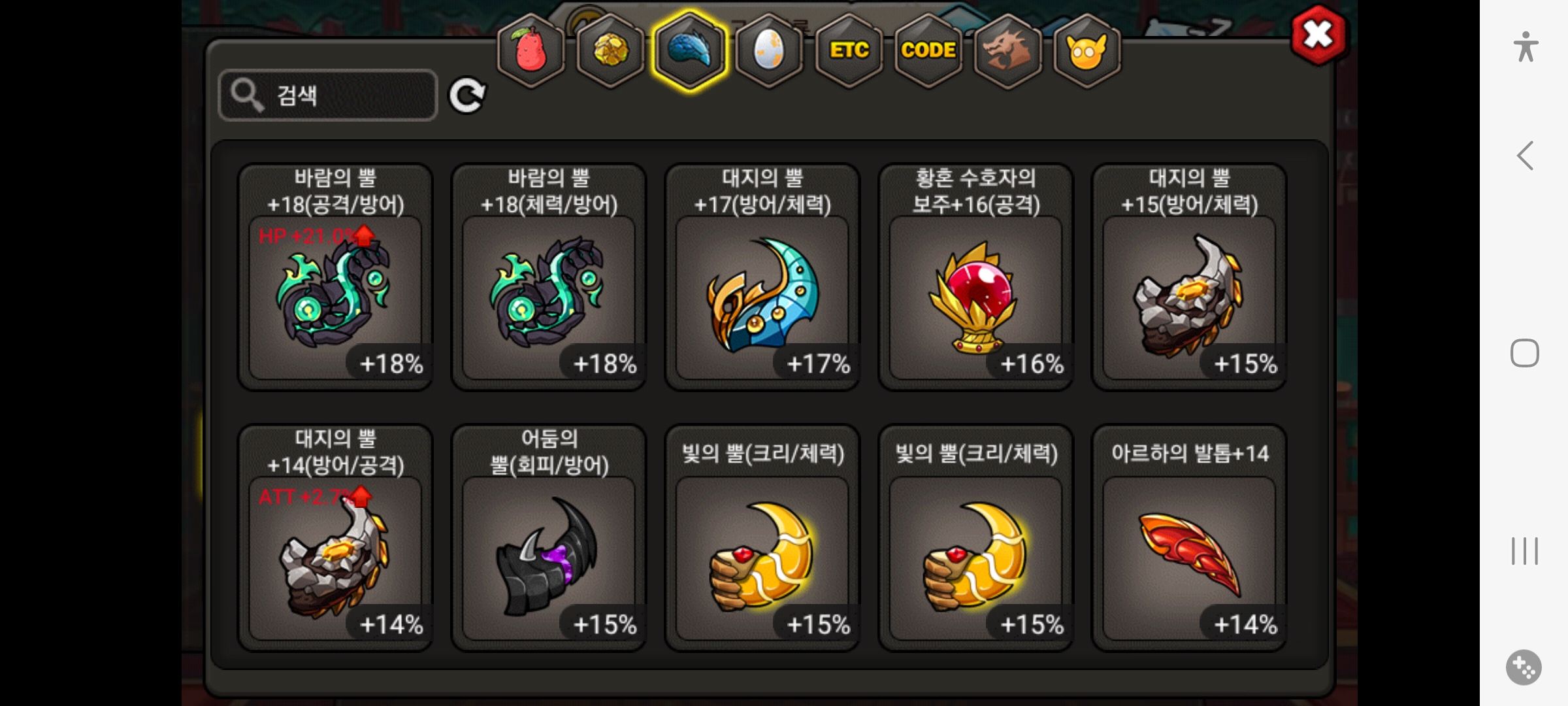Close the inventory with the red X

1318,35
